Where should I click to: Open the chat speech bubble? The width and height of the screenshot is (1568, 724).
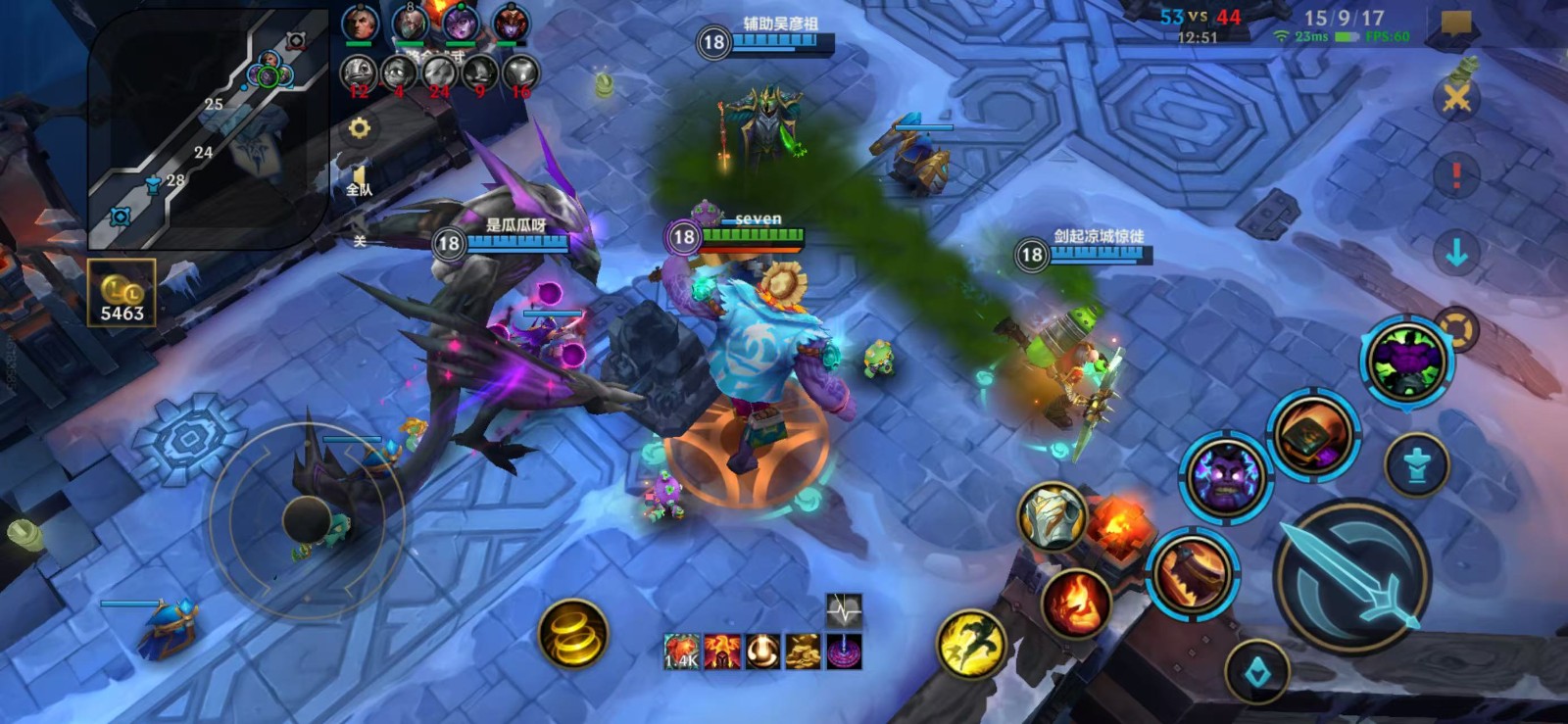pos(1456,24)
